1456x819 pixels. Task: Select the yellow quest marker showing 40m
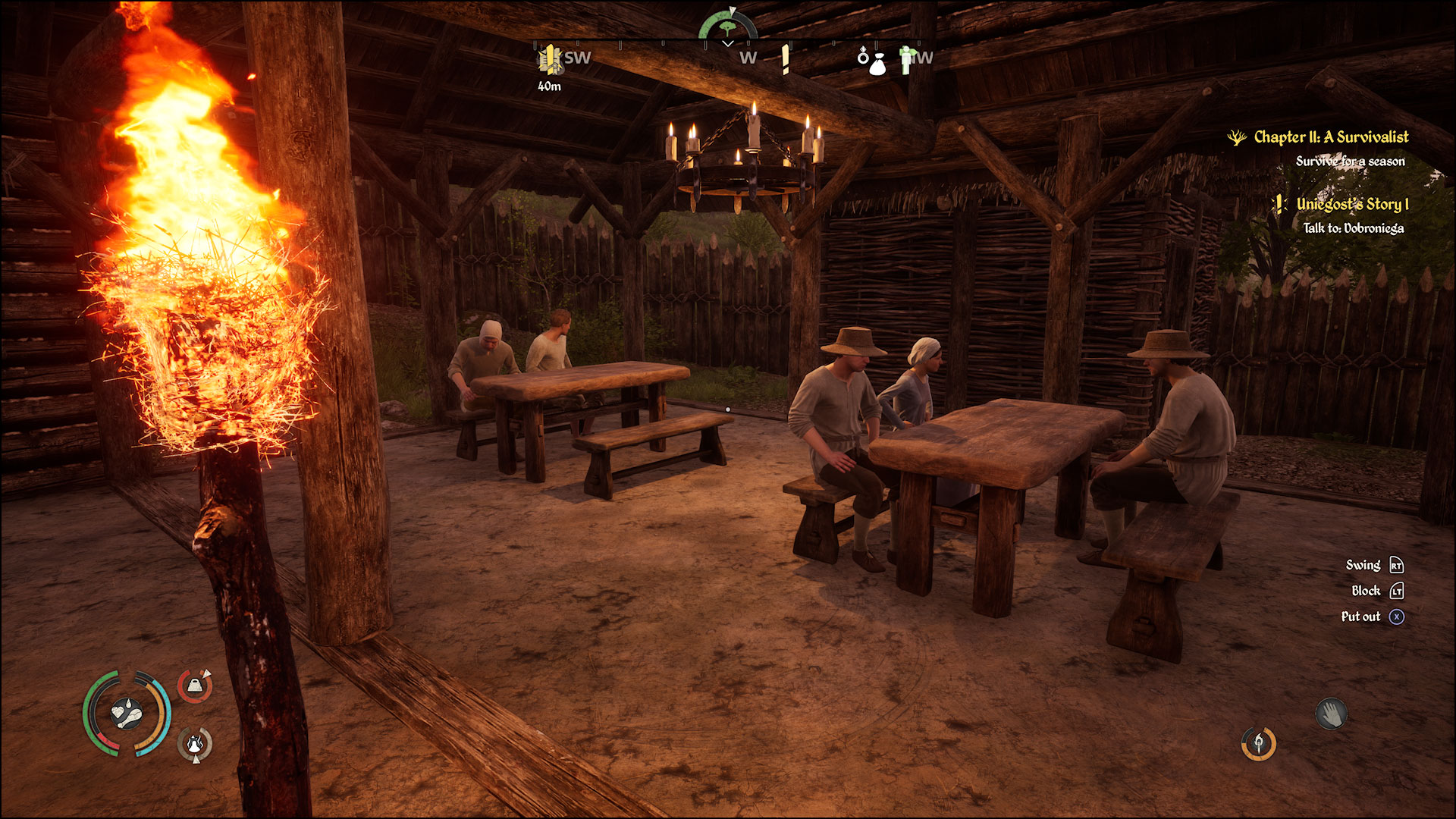coord(550,59)
